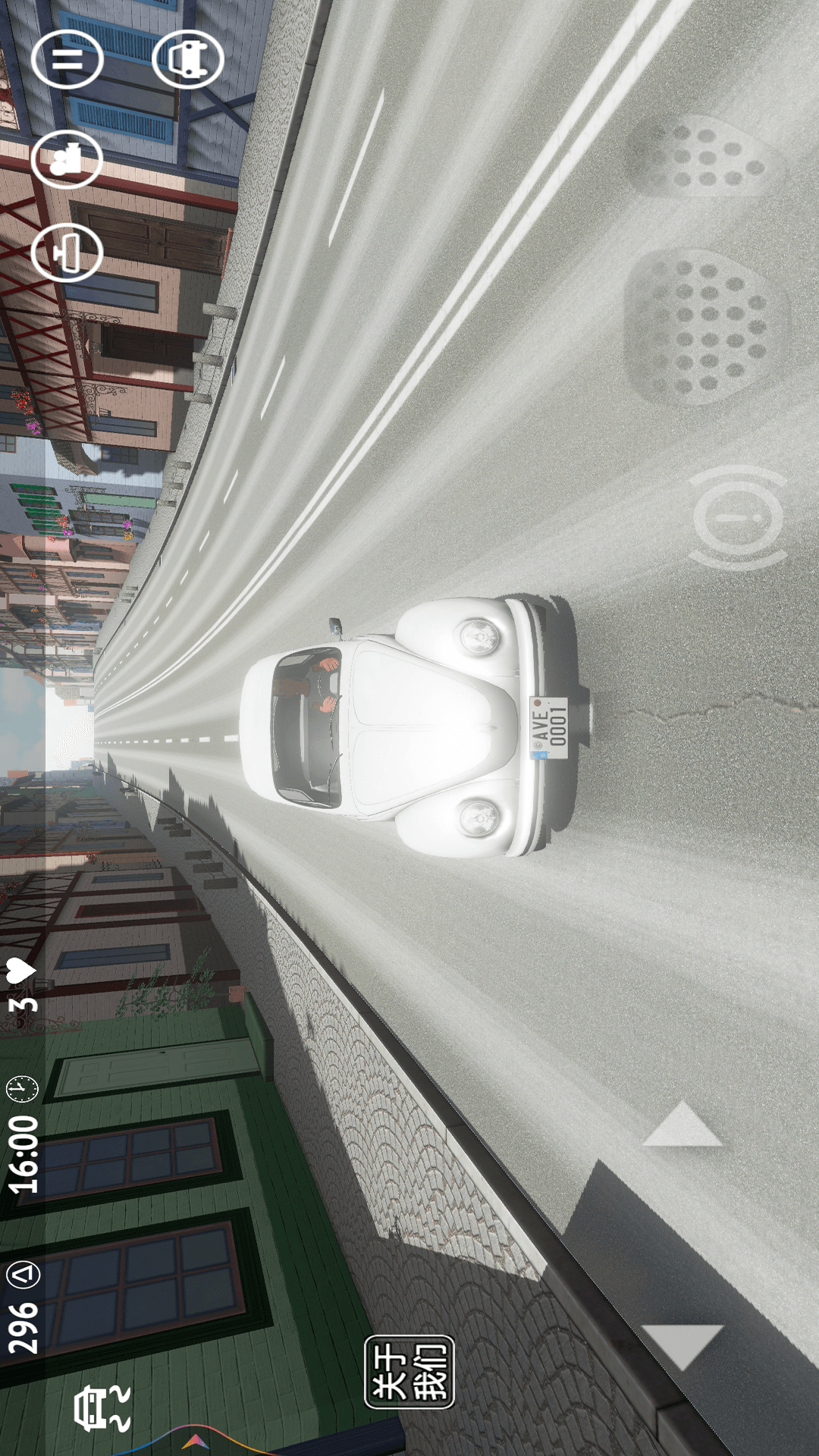Switch camera view with the camera icon
Image resolution: width=819 pixels, height=1456 pixels.
tap(67, 158)
